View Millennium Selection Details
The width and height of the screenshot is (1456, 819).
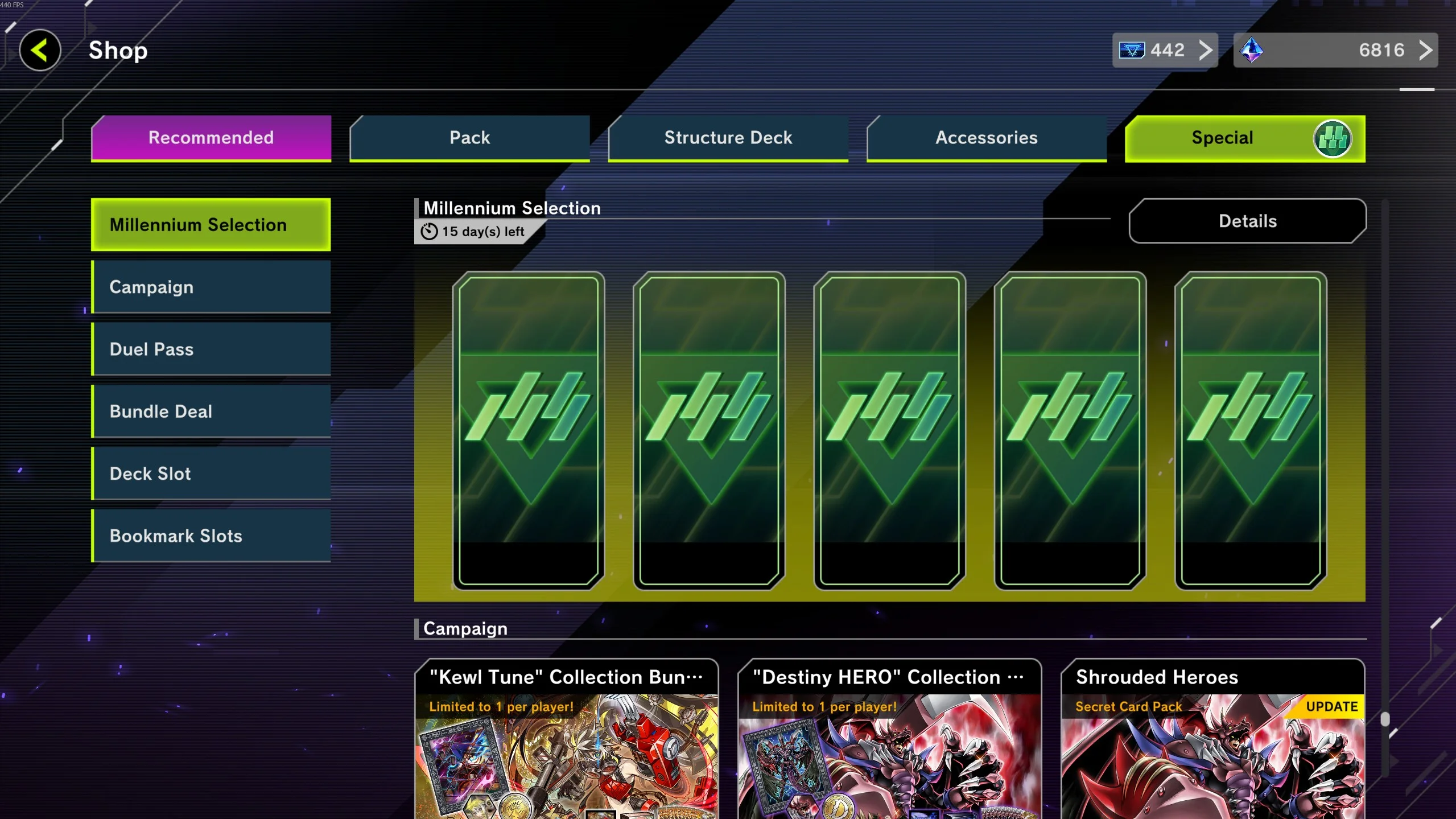tap(1247, 221)
